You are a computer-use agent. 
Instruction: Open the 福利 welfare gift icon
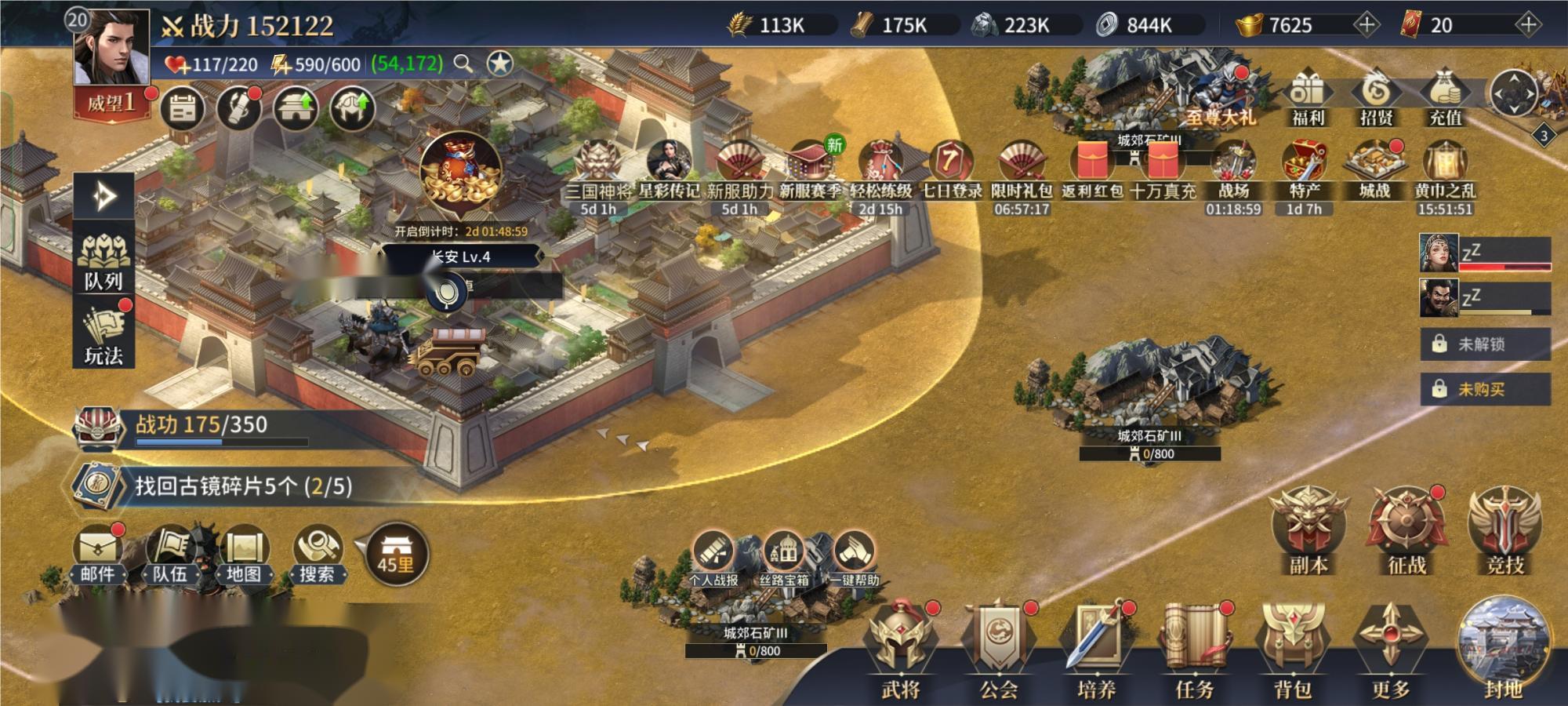pos(1307,98)
